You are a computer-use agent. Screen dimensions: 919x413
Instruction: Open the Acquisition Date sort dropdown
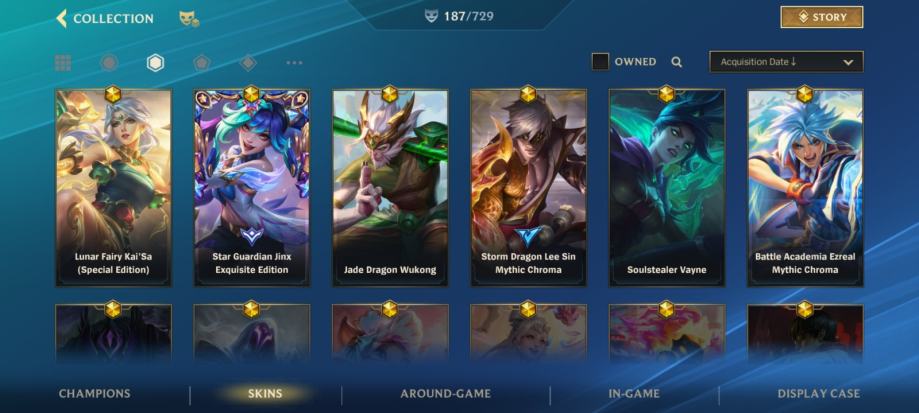pyautogui.click(x=786, y=62)
